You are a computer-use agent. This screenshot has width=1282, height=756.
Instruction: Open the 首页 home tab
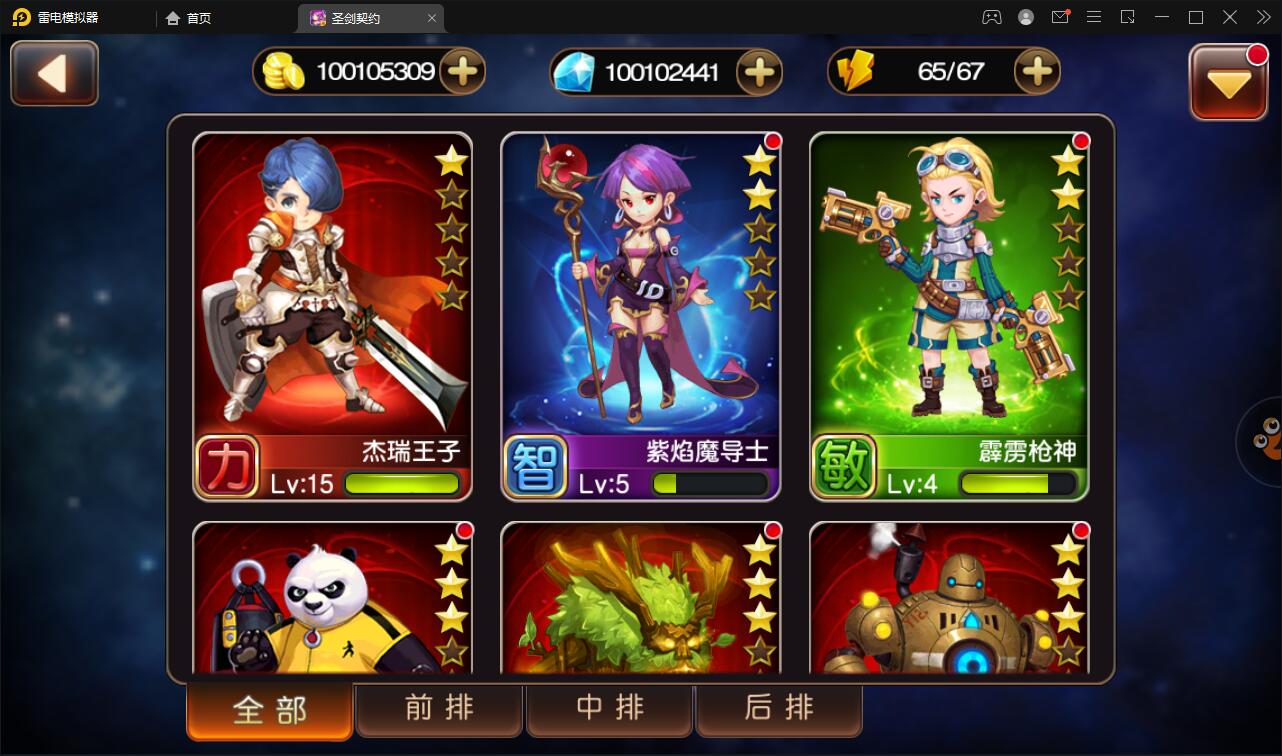(192, 17)
